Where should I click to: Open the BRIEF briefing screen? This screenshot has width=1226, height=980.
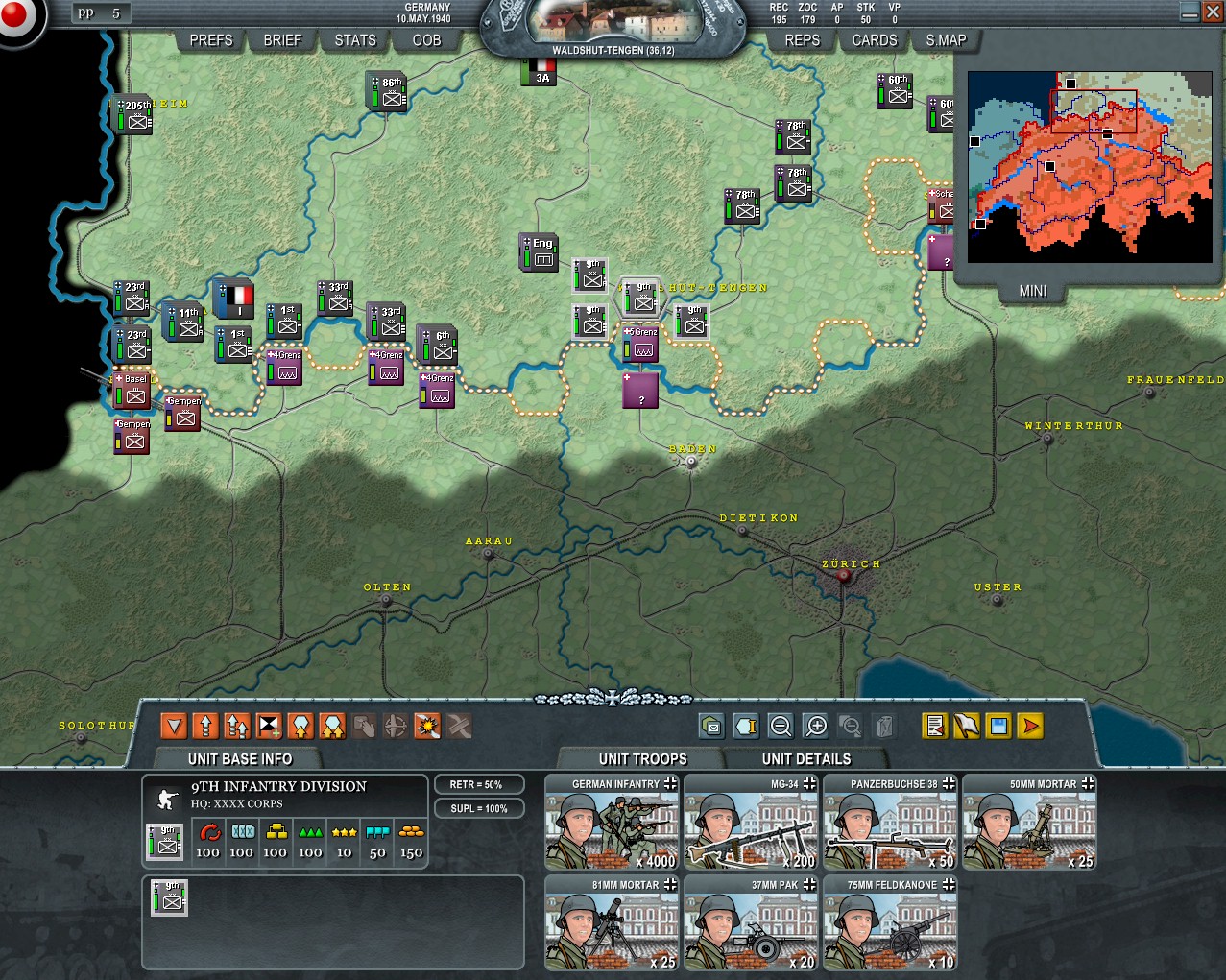(282, 40)
